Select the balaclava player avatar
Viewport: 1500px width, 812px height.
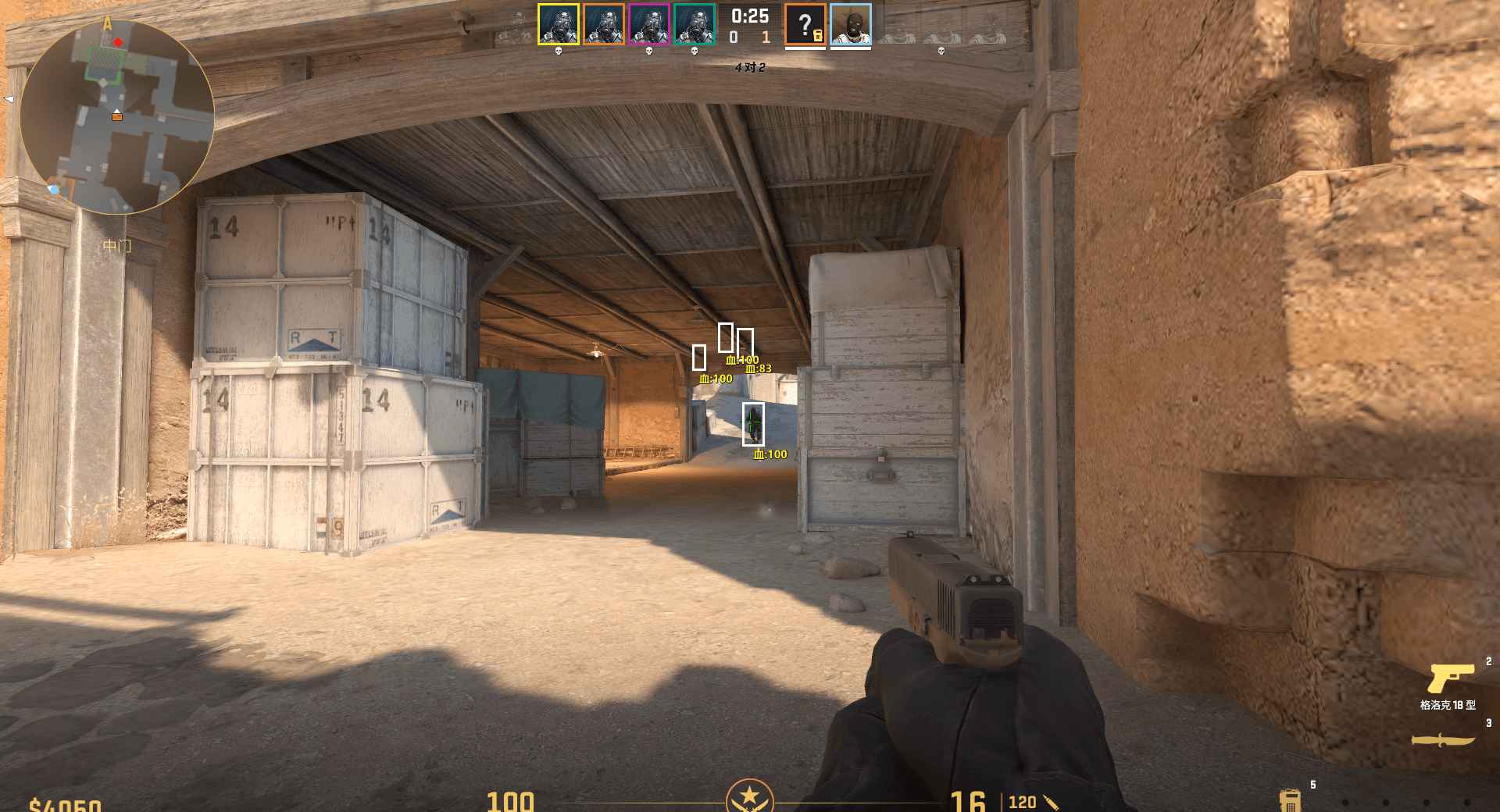click(x=850, y=24)
